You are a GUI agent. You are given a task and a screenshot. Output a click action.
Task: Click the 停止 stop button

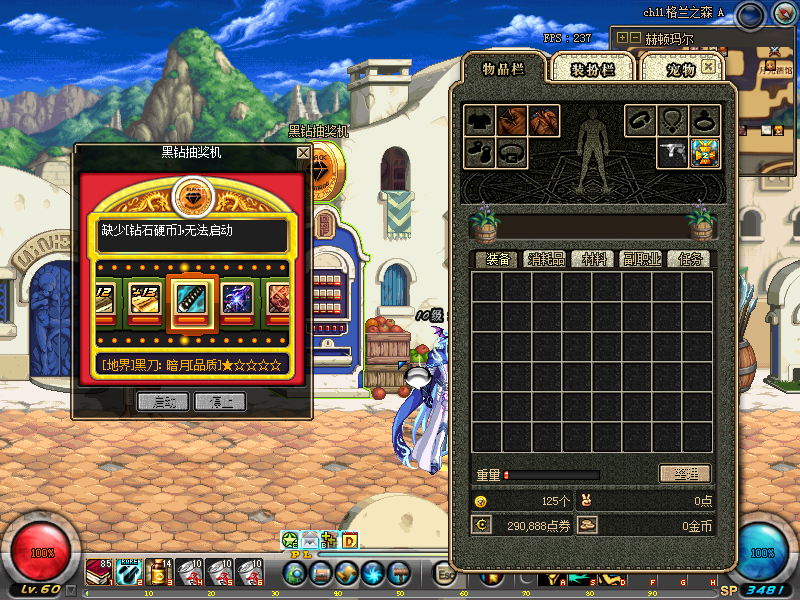(220, 402)
